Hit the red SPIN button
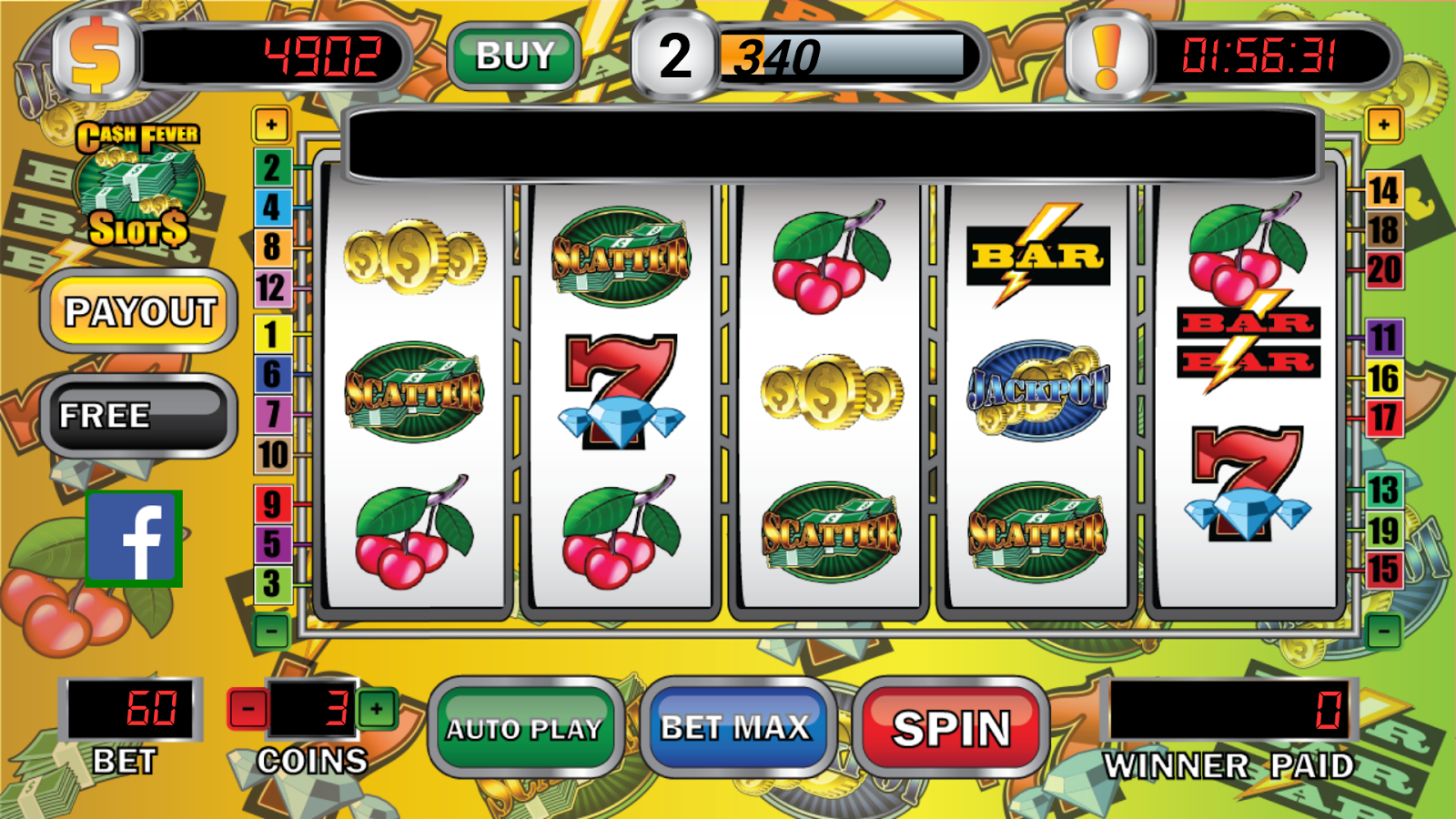The image size is (1456, 819). [x=951, y=728]
